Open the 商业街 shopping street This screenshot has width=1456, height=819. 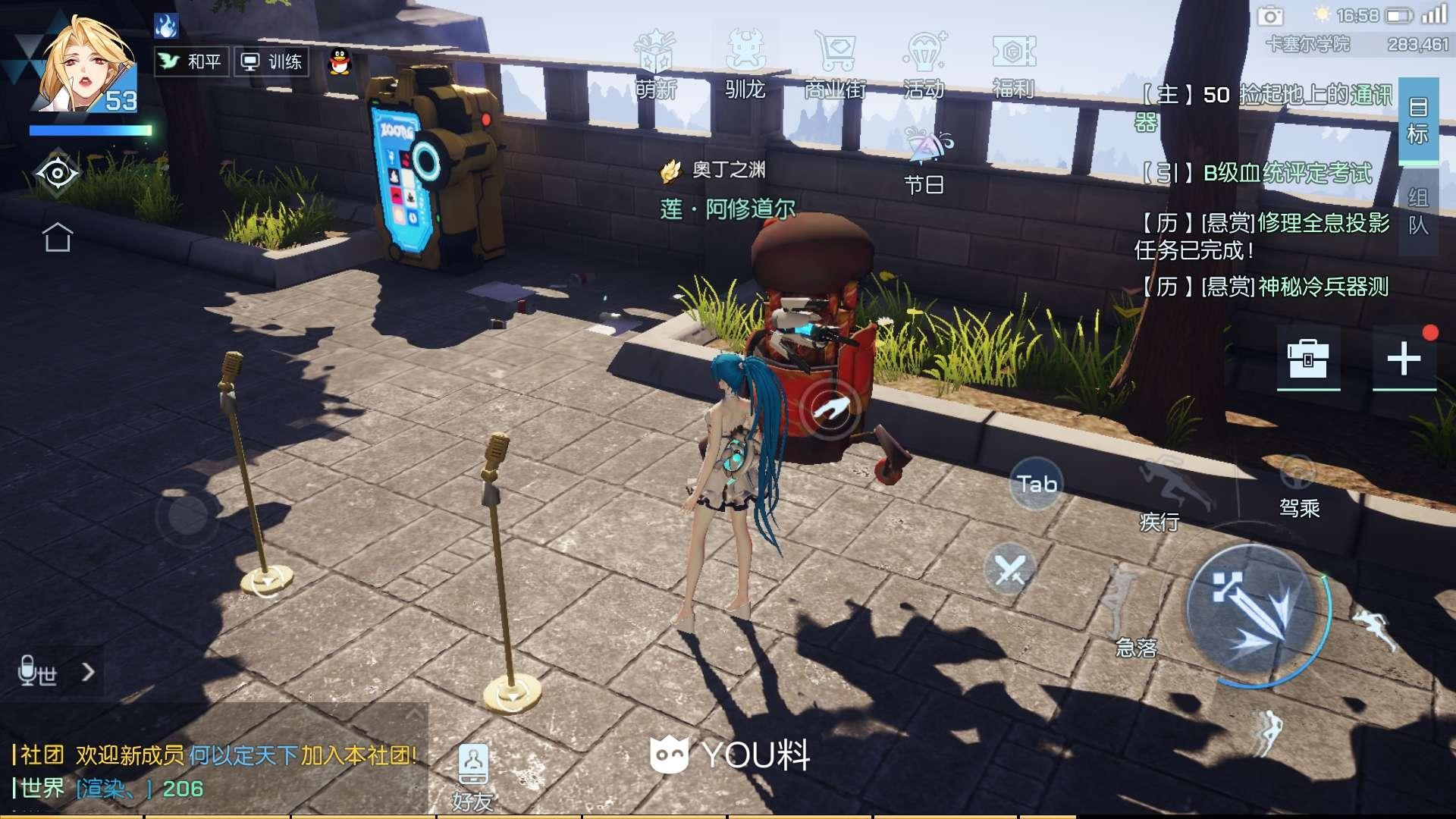[835, 65]
